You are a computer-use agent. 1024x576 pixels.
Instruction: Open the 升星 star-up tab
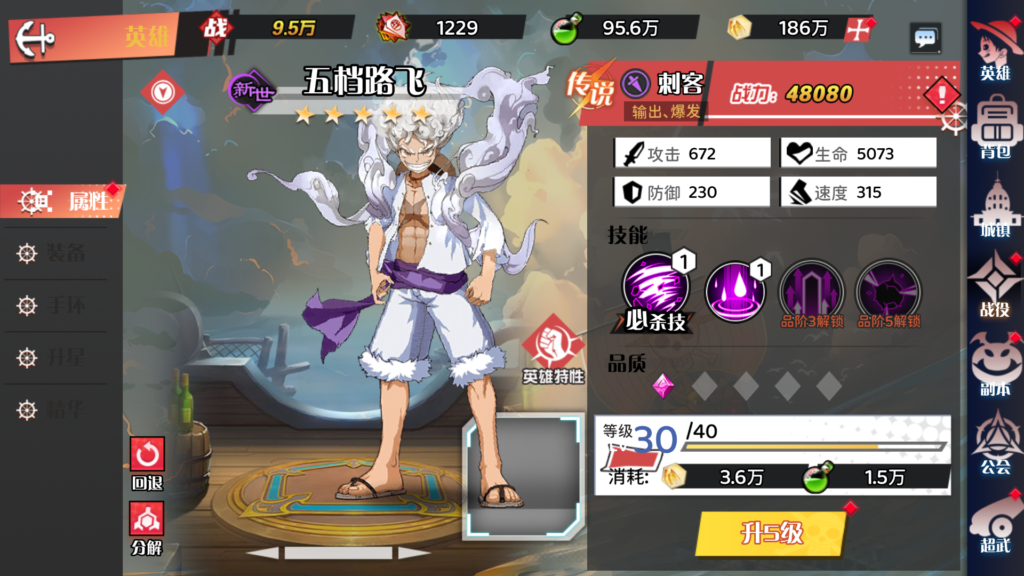(60, 357)
